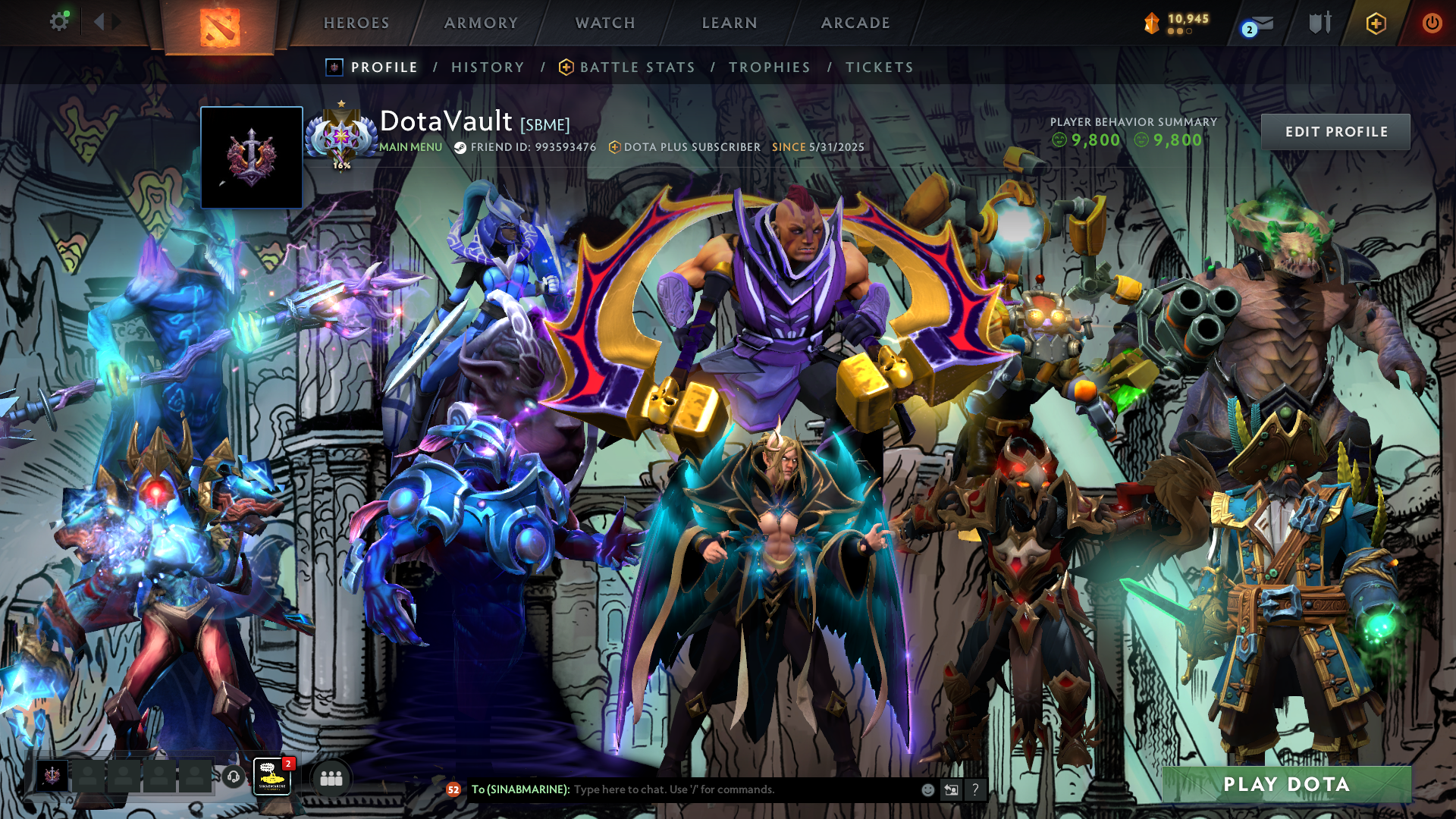
Task: Start matchmaking with Play Dota
Action: (x=1286, y=784)
